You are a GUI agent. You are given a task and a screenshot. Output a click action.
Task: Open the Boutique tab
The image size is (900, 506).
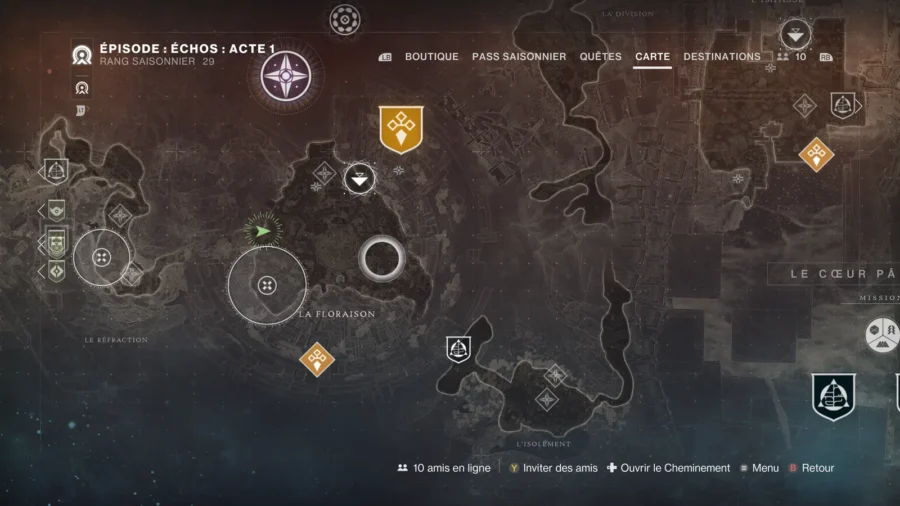pyautogui.click(x=431, y=57)
